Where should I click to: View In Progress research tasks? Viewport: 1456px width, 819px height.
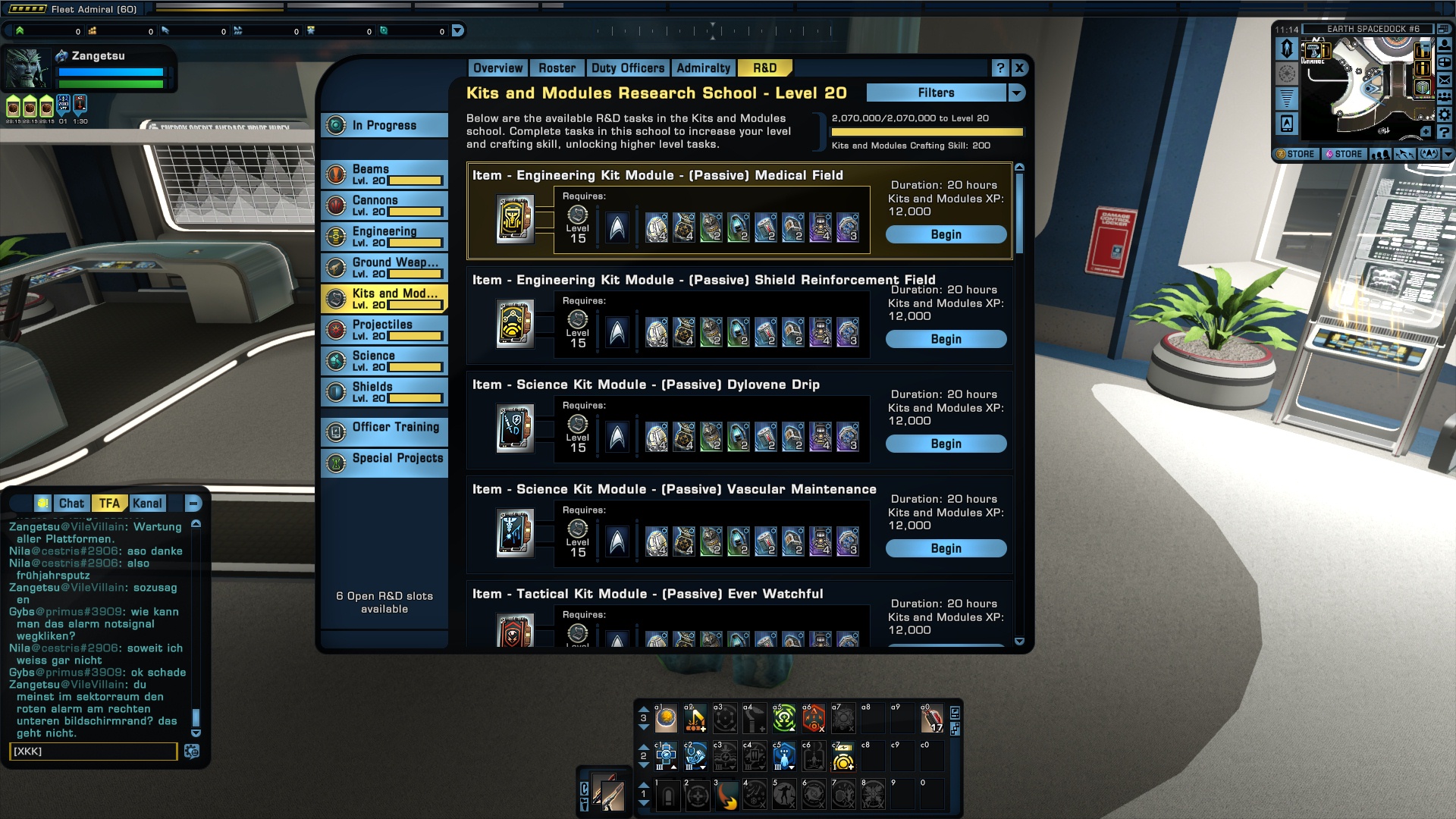(x=384, y=125)
